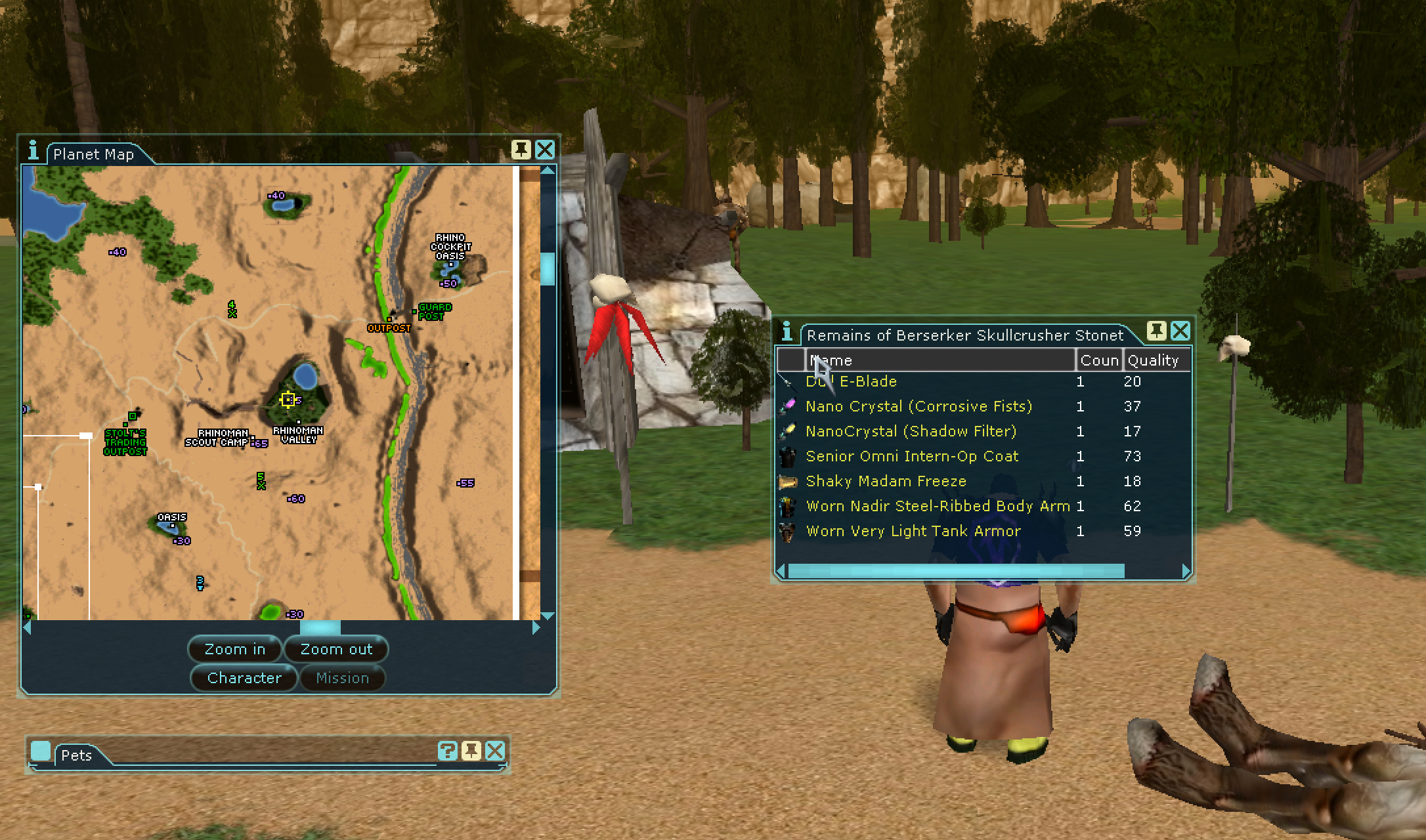Zoom out the planet map
This screenshot has width=1426, height=840.
(336, 649)
